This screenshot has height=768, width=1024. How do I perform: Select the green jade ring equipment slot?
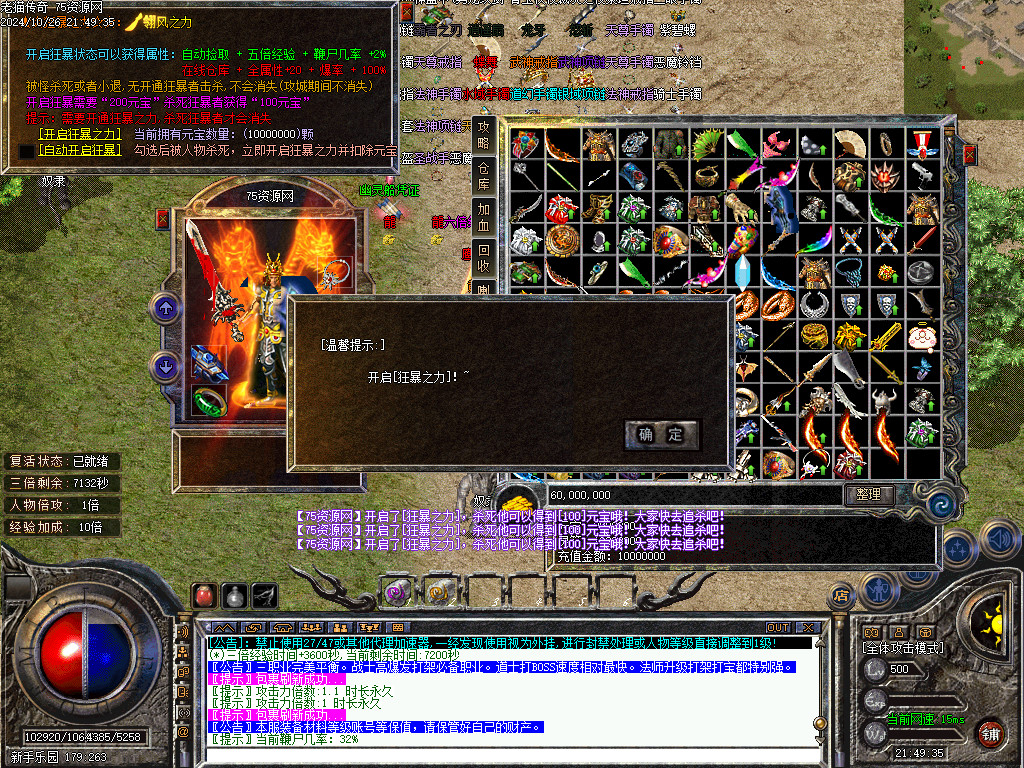point(210,401)
